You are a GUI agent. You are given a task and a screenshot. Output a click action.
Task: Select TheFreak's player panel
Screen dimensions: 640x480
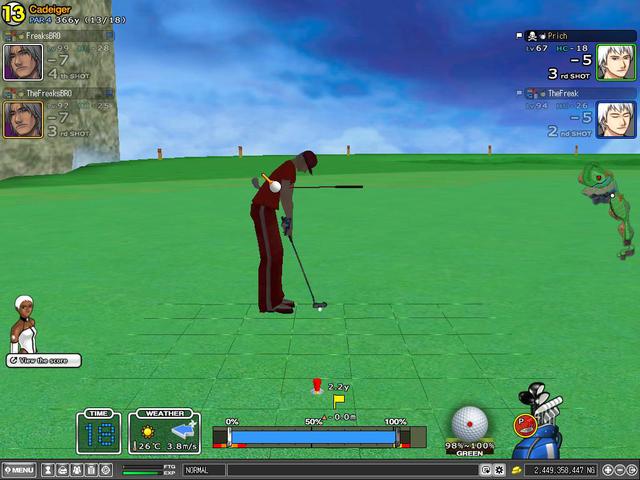(576, 114)
